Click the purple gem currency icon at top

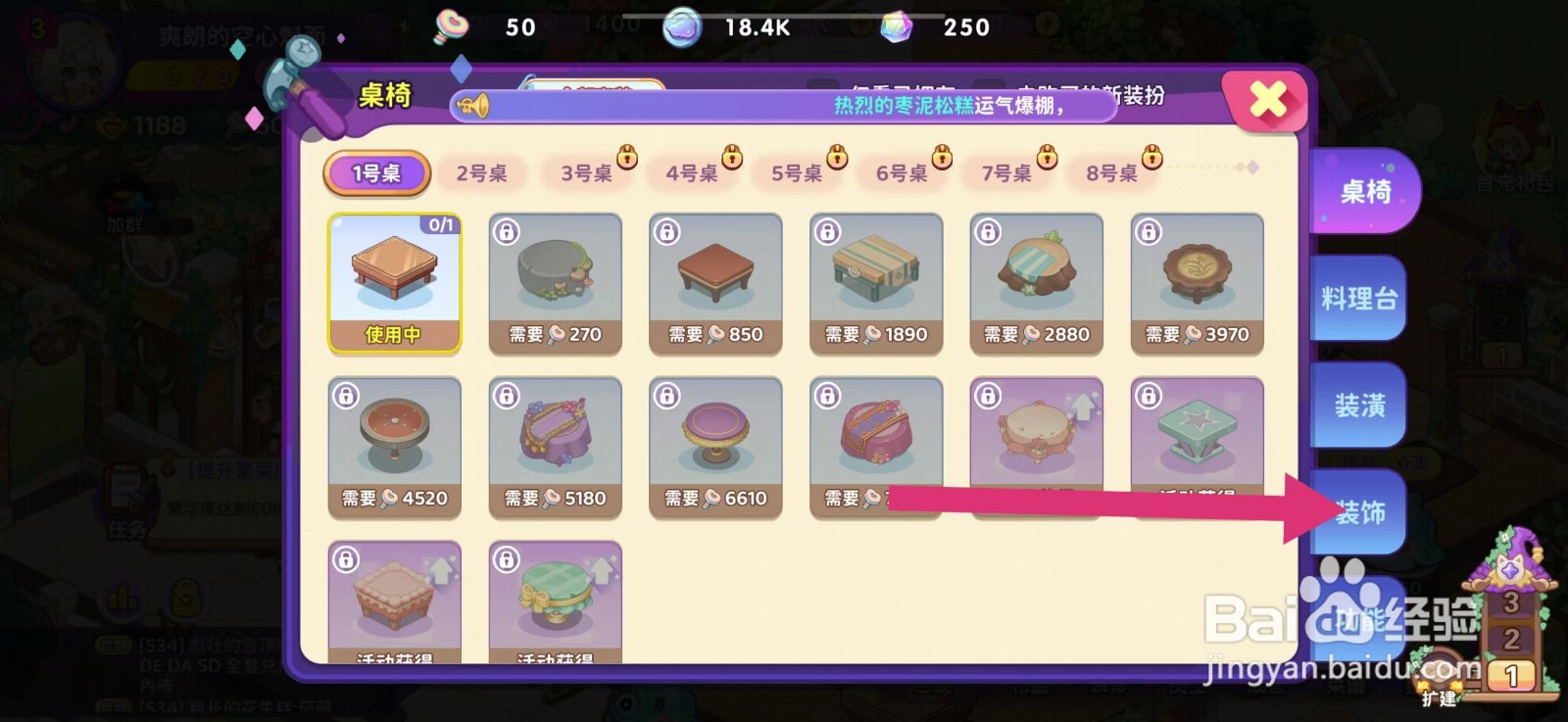(895, 26)
